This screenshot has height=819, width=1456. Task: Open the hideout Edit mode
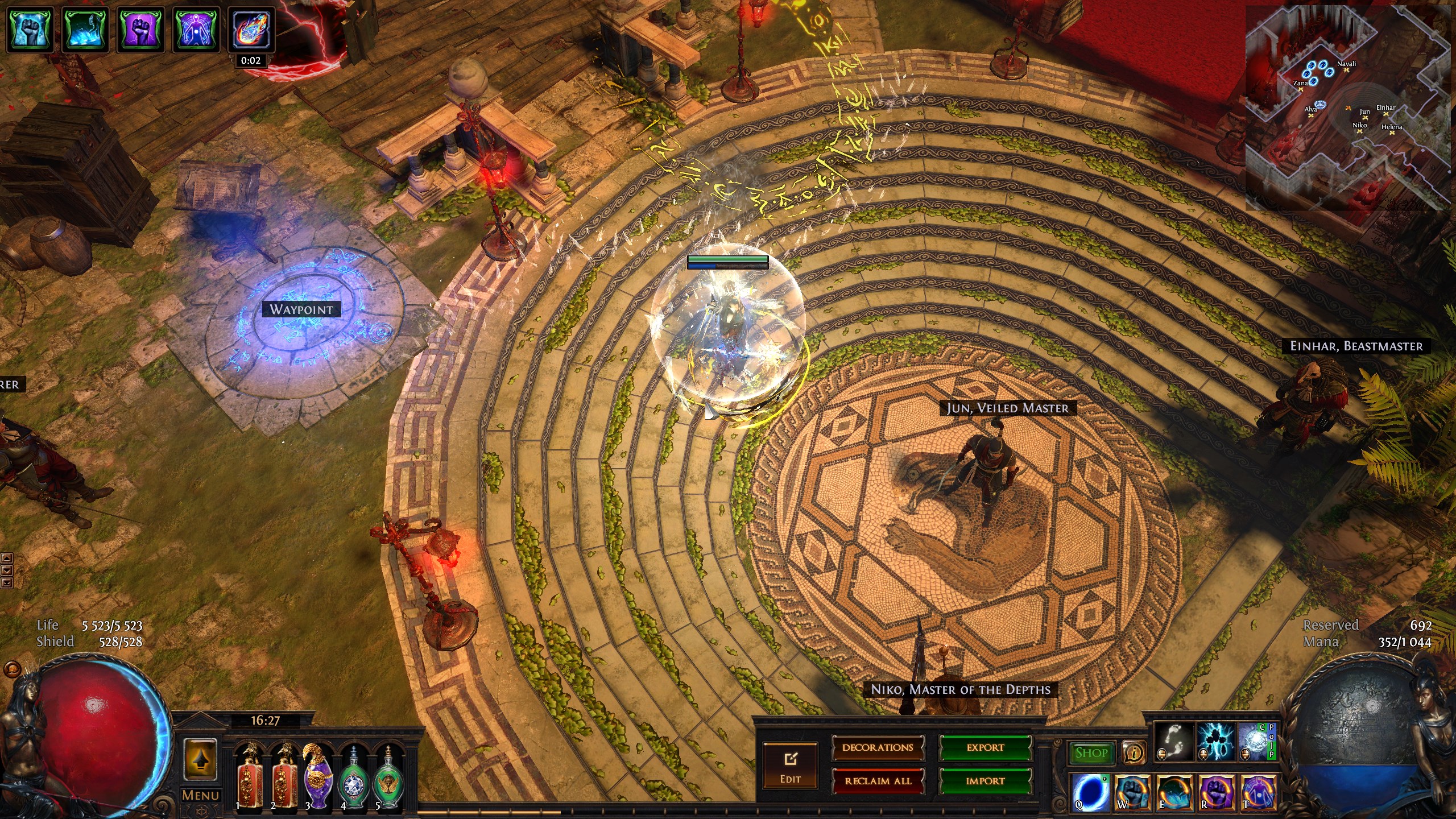tap(790, 765)
